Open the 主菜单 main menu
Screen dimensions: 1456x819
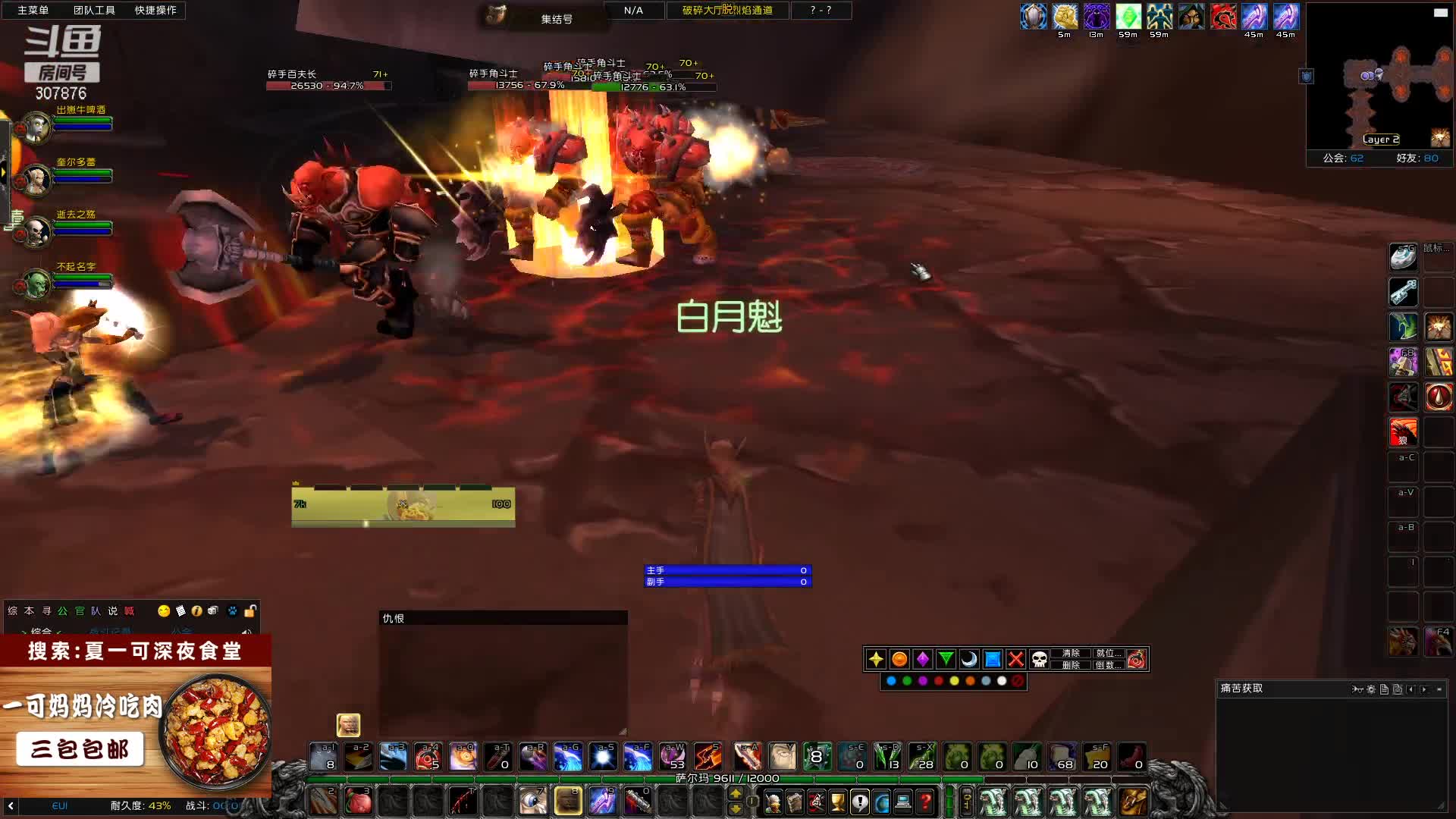coord(33,10)
